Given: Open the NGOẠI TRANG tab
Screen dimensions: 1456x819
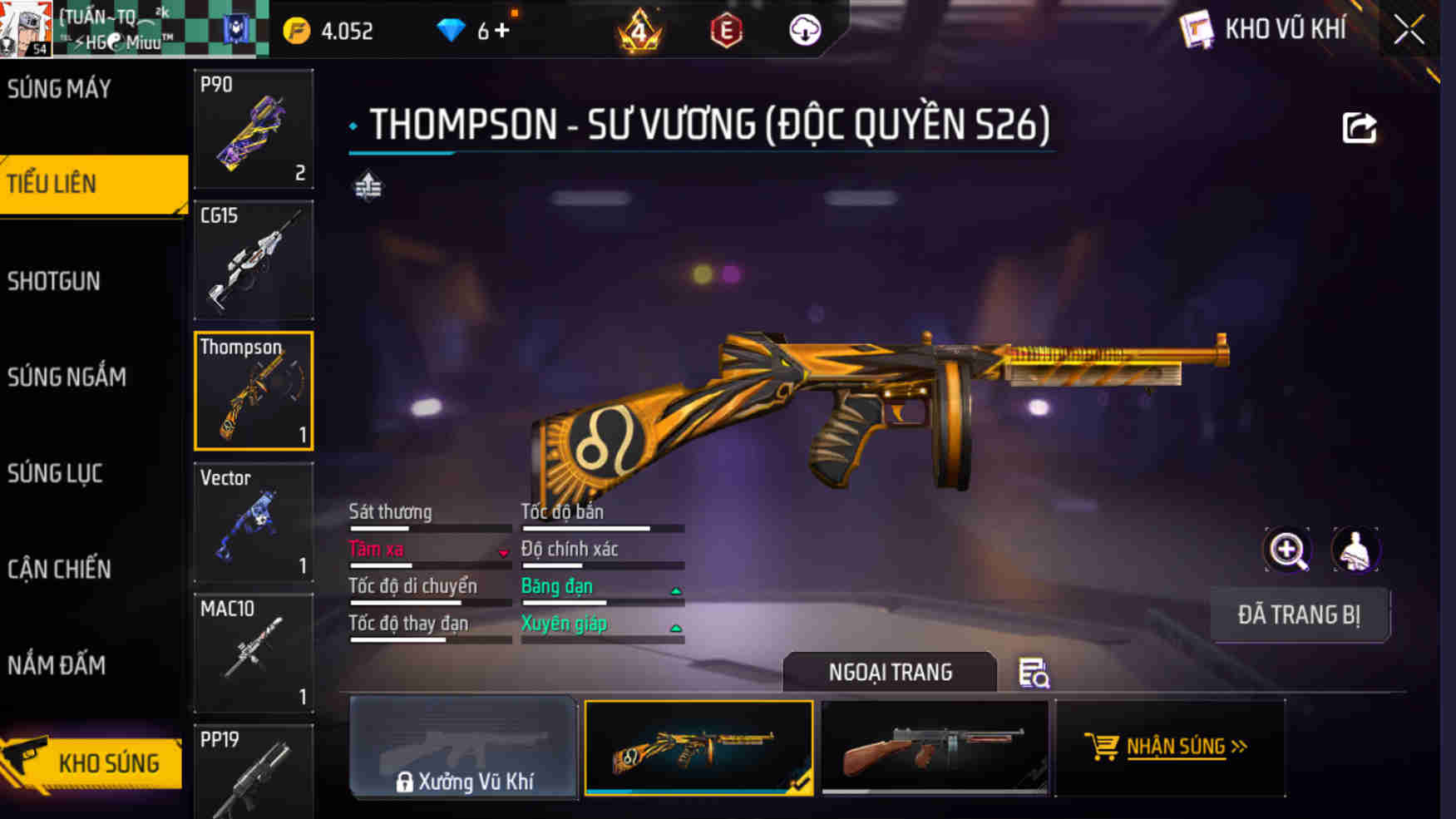Looking at the screenshot, I should click(891, 672).
